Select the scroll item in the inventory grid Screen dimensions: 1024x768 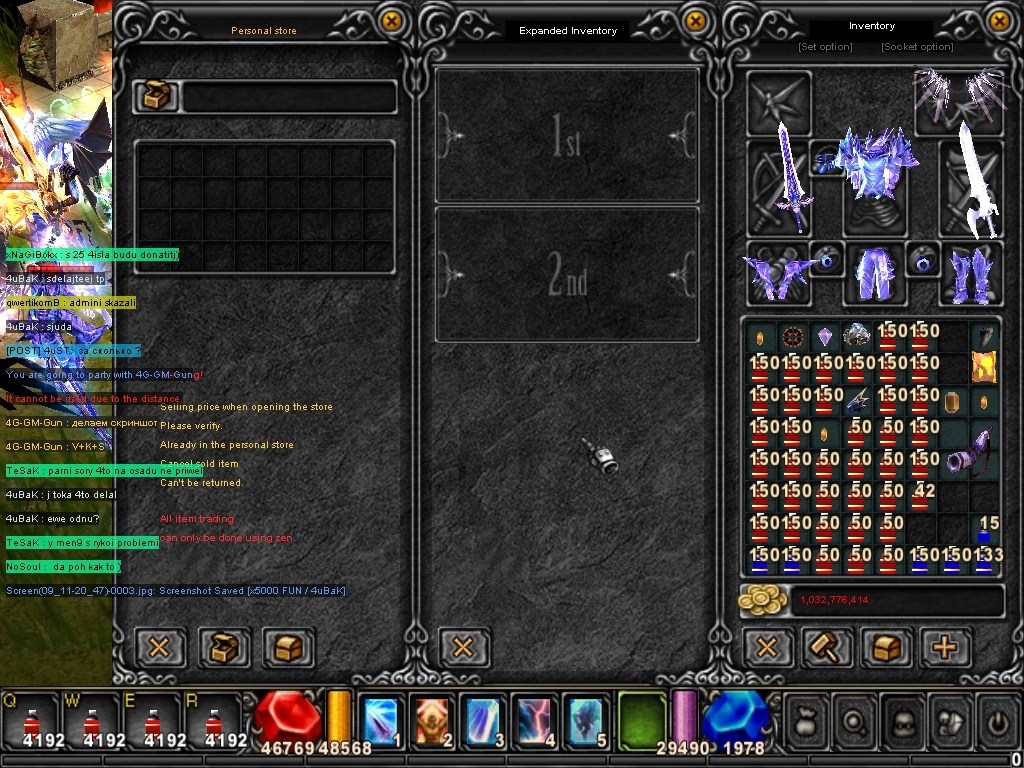(x=984, y=367)
